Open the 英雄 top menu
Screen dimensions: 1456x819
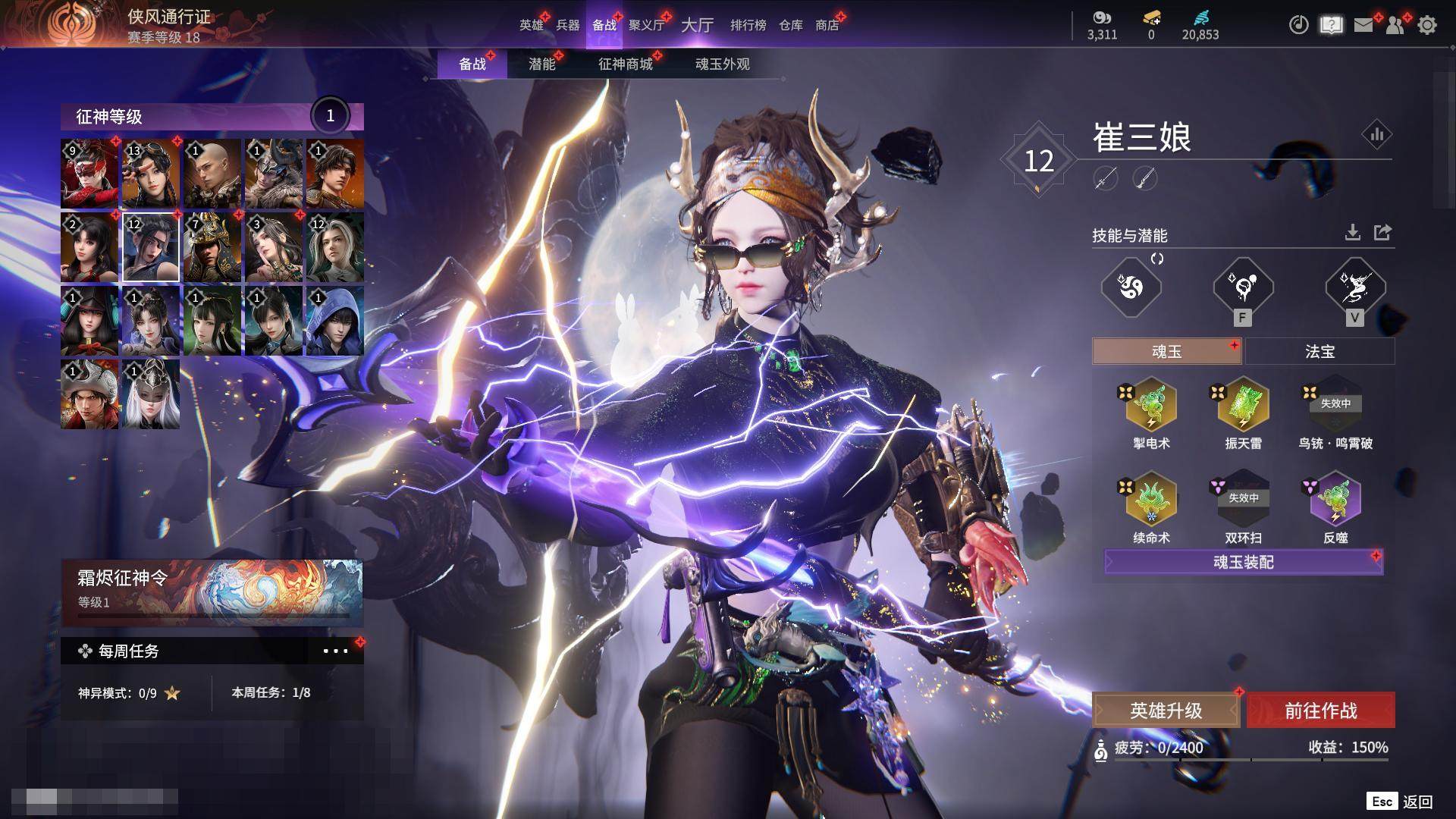click(531, 25)
